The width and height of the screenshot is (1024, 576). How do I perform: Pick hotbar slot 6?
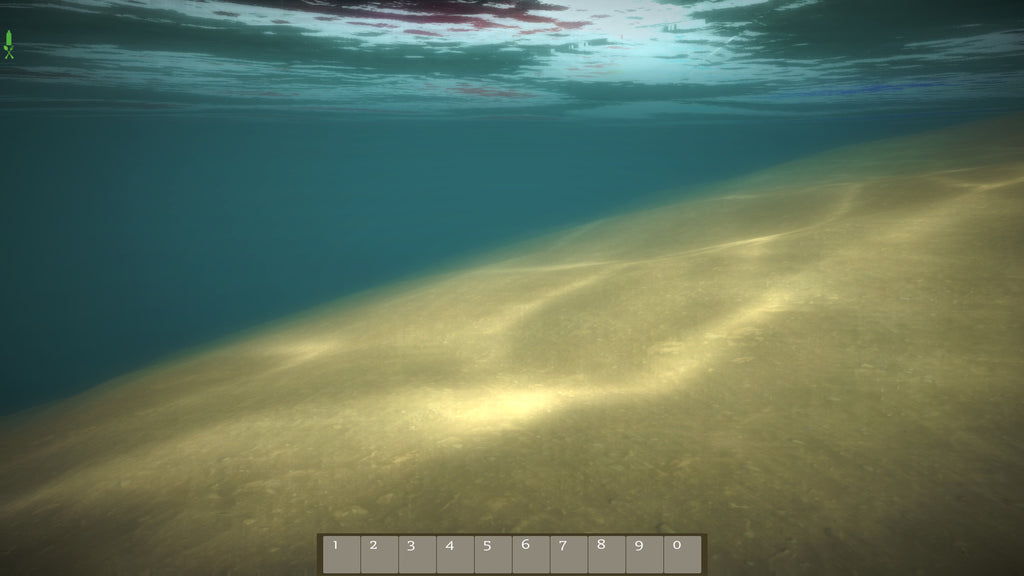[531, 555]
